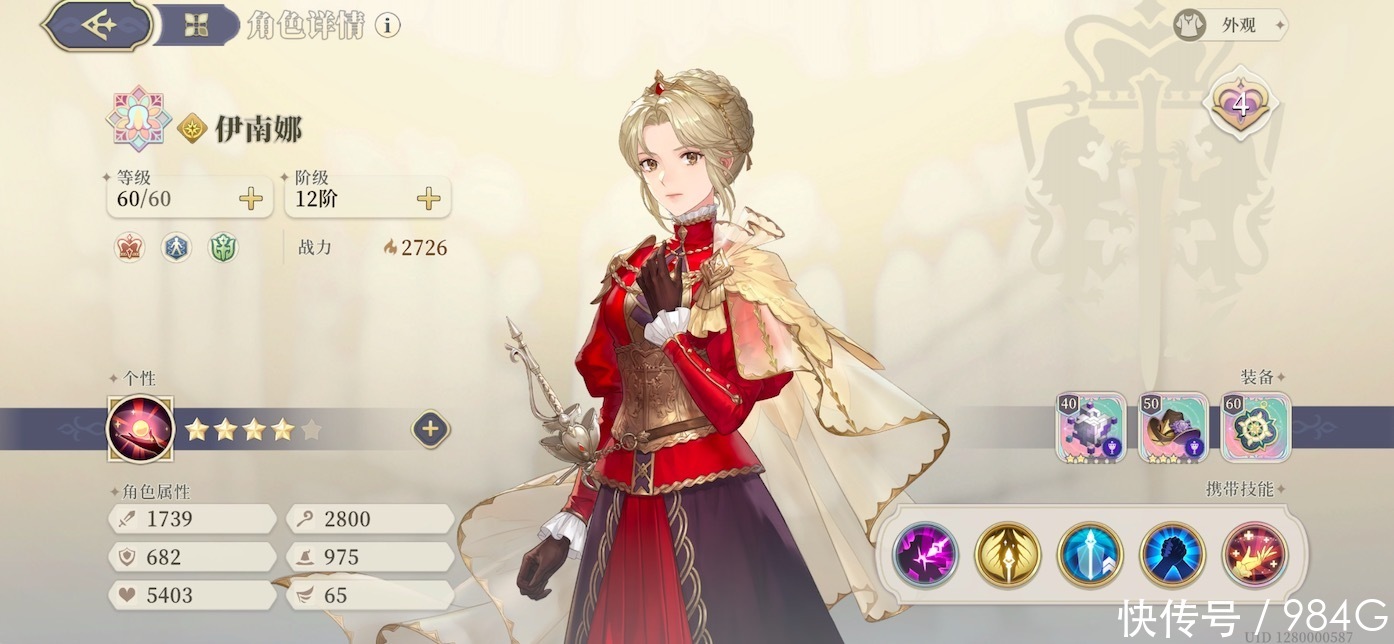Select the blue fist skill icon

[1172, 554]
